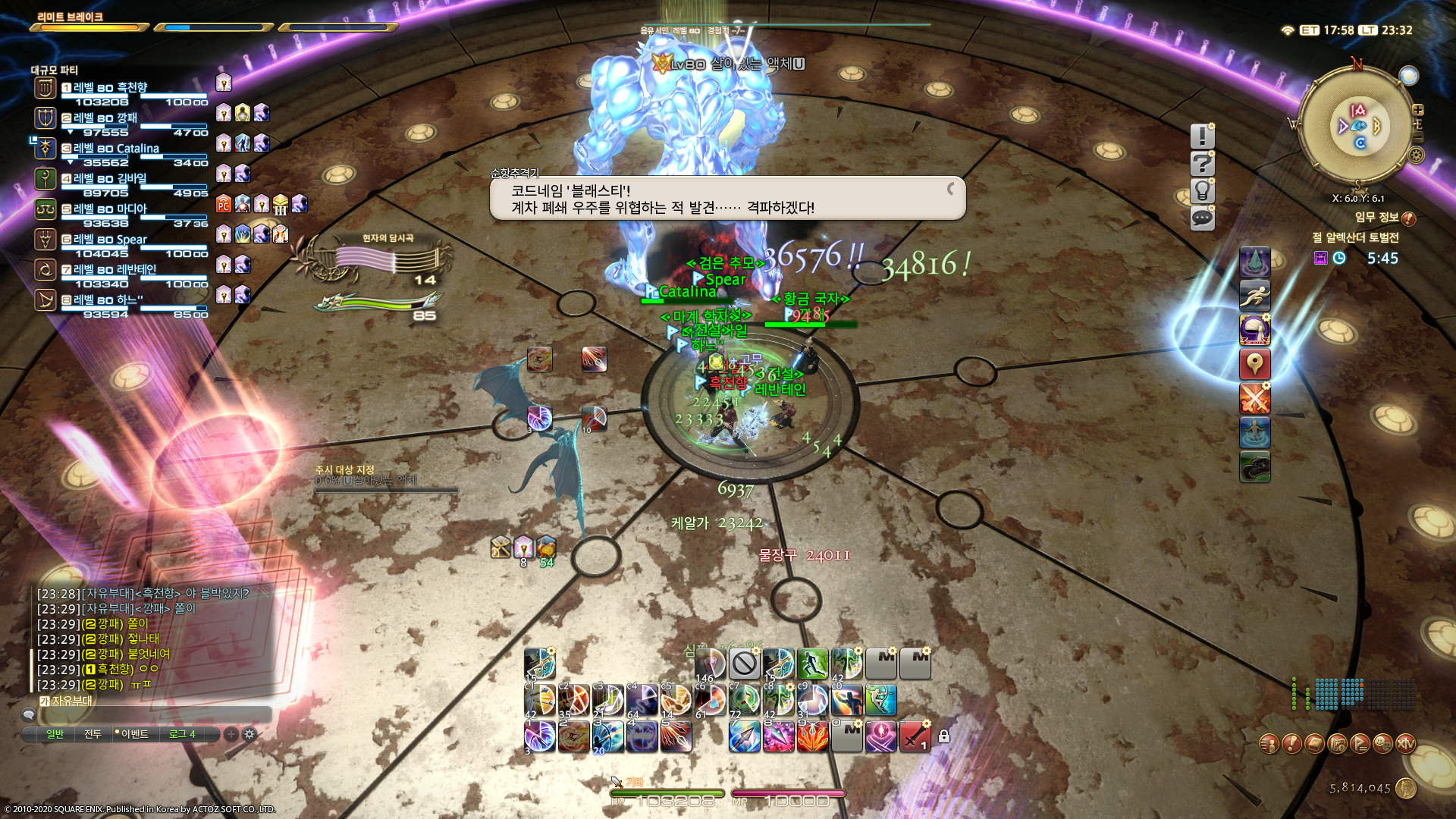Image resolution: width=1456 pixels, height=819 pixels.
Task: Select the 로그 4 chat tab
Action: tap(183, 733)
